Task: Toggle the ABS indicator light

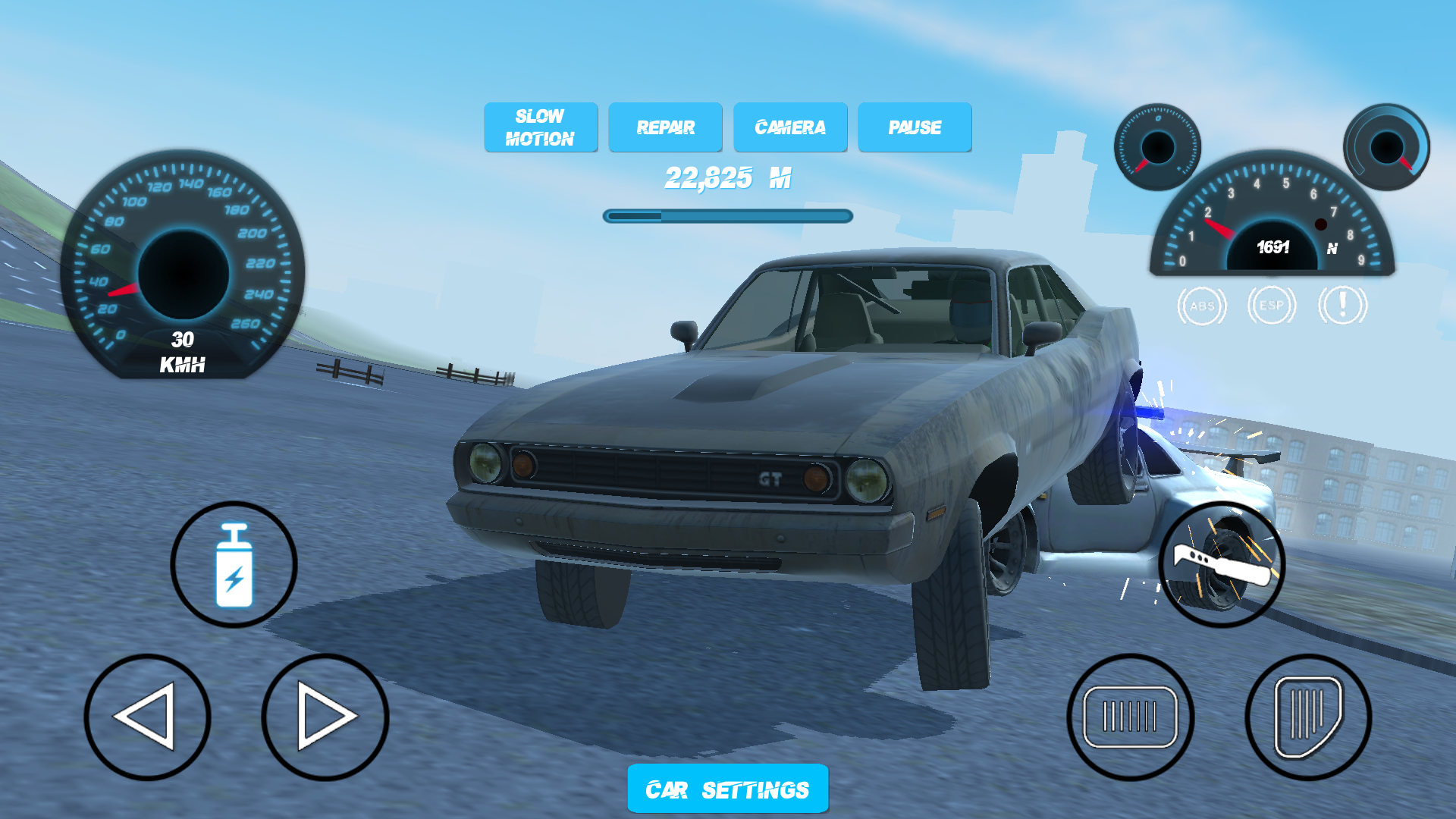Action: pyautogui.click(x=1203, y=306)
